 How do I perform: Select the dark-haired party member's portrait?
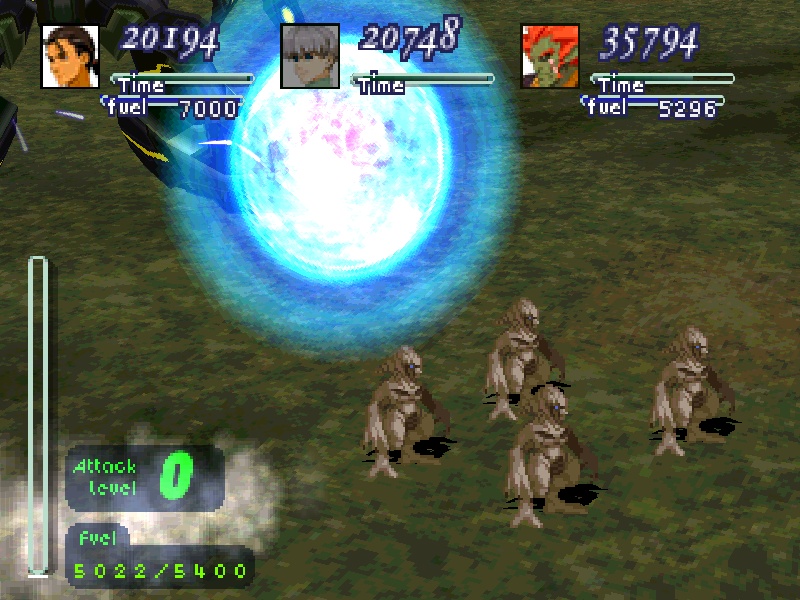point(70,56)
